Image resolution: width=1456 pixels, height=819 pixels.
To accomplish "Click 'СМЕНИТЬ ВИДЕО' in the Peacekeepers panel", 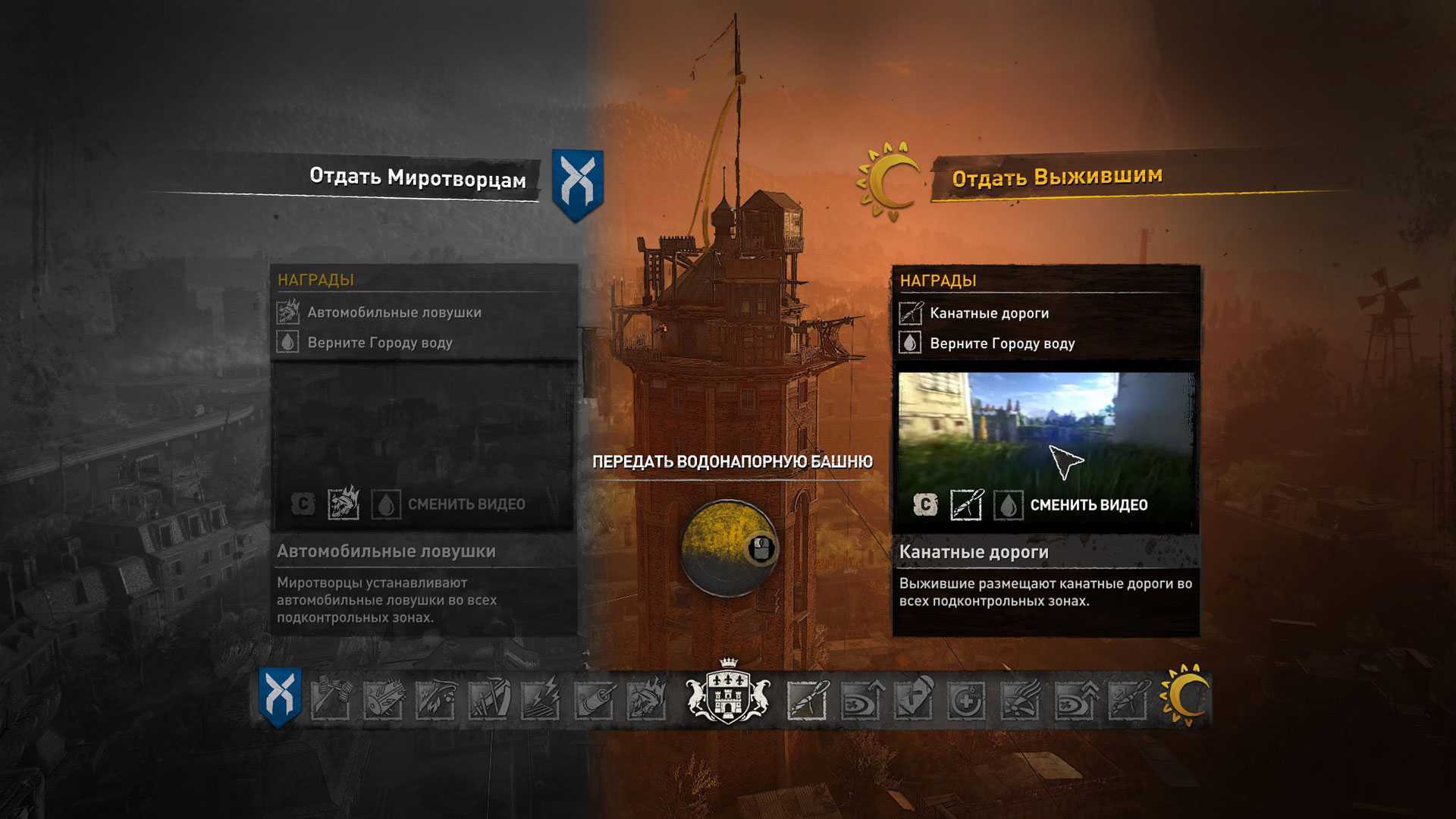I will click(466, 504).
